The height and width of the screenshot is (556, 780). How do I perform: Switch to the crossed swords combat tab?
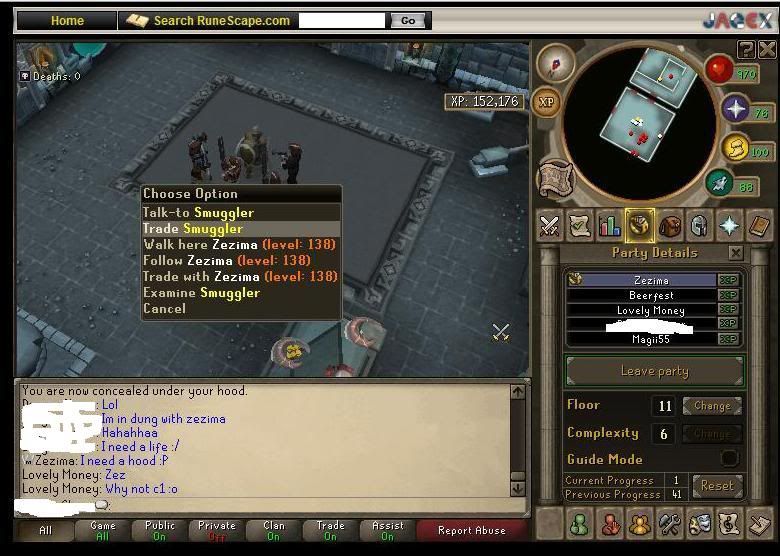tap(549, 226)
